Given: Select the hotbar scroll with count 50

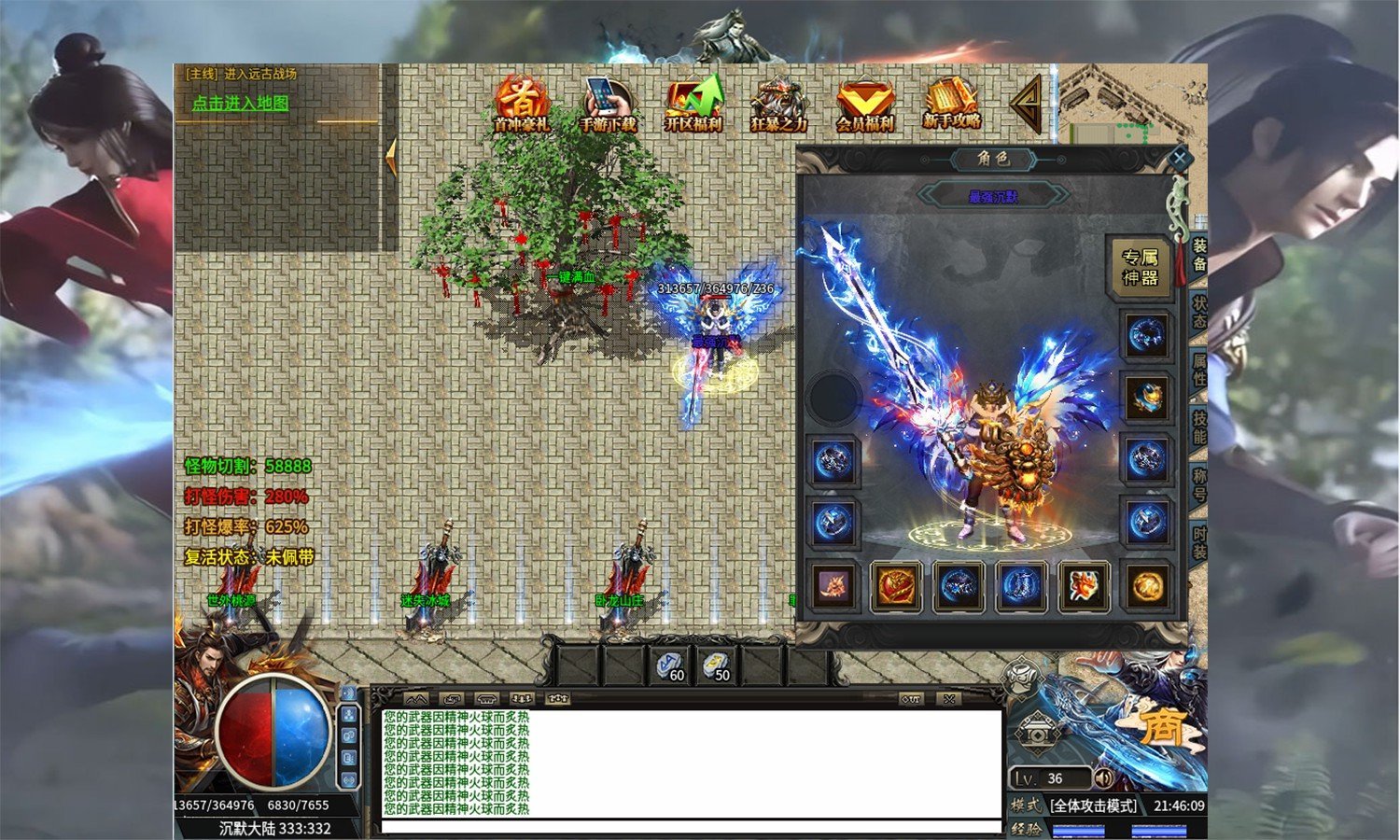Looking at the screenshot, I should pyautogui.click(x=716, y=666).
